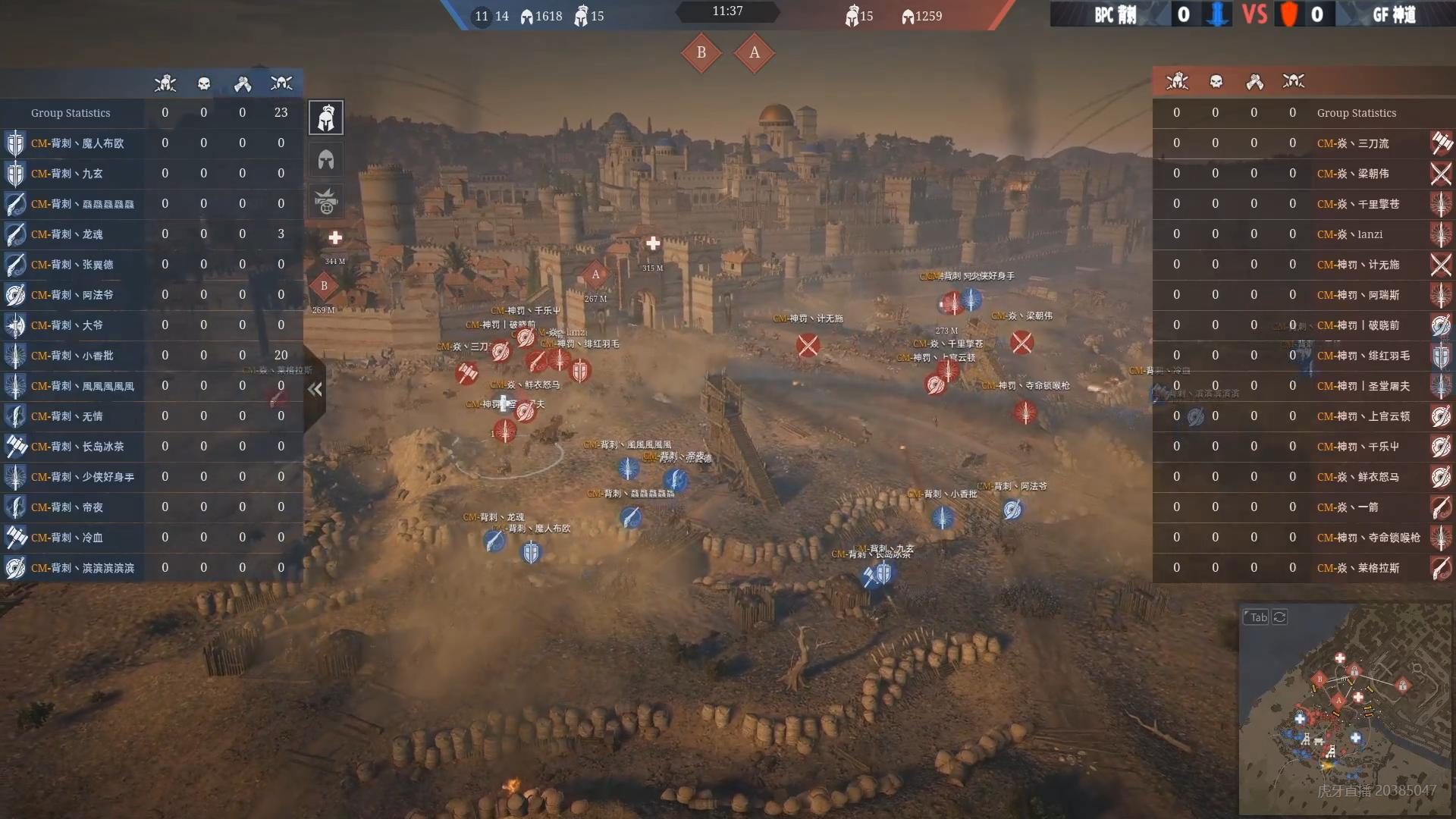Select capture point A at top

(754, 52)
